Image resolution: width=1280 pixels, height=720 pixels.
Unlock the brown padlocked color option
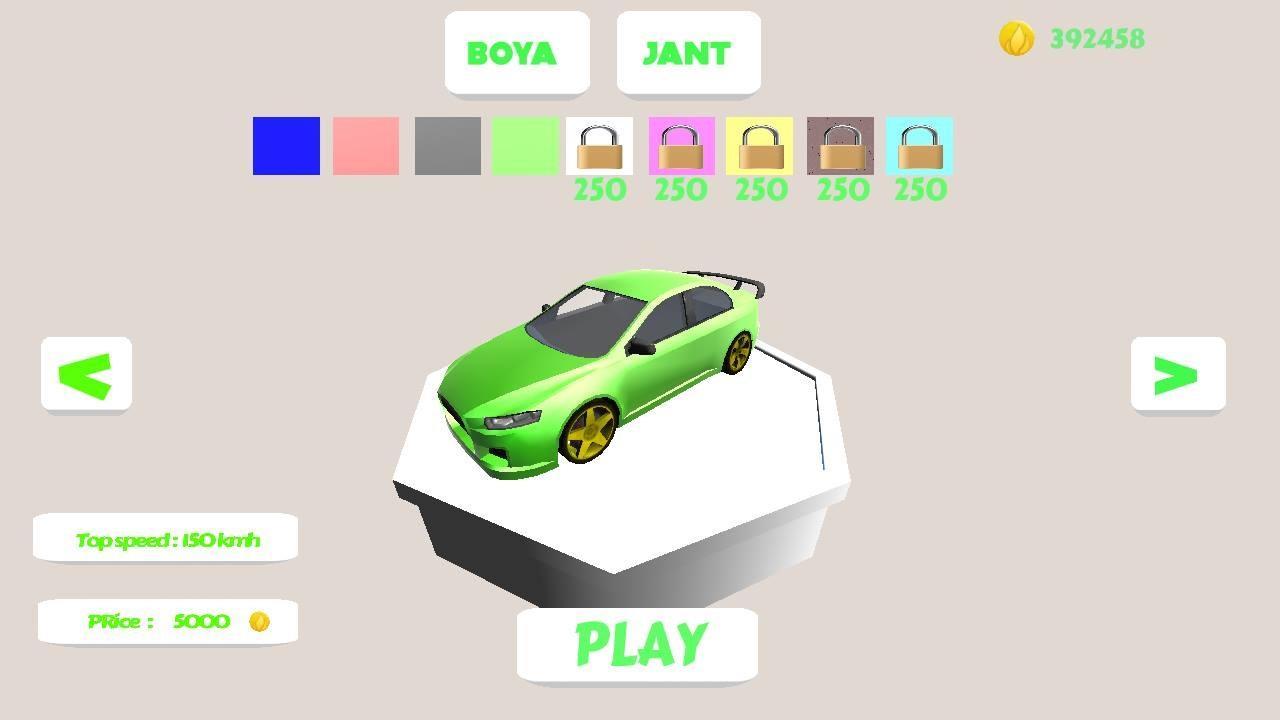pyautogui.click(x=840, y=147)
